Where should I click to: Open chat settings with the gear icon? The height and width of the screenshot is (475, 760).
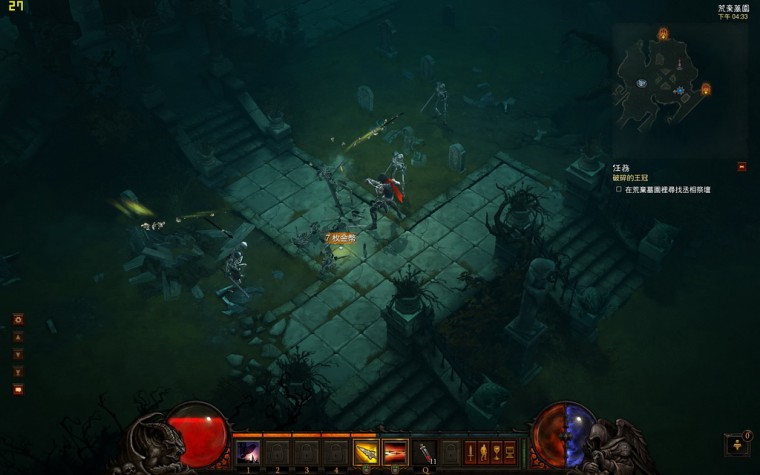click(x=18, y=320)
